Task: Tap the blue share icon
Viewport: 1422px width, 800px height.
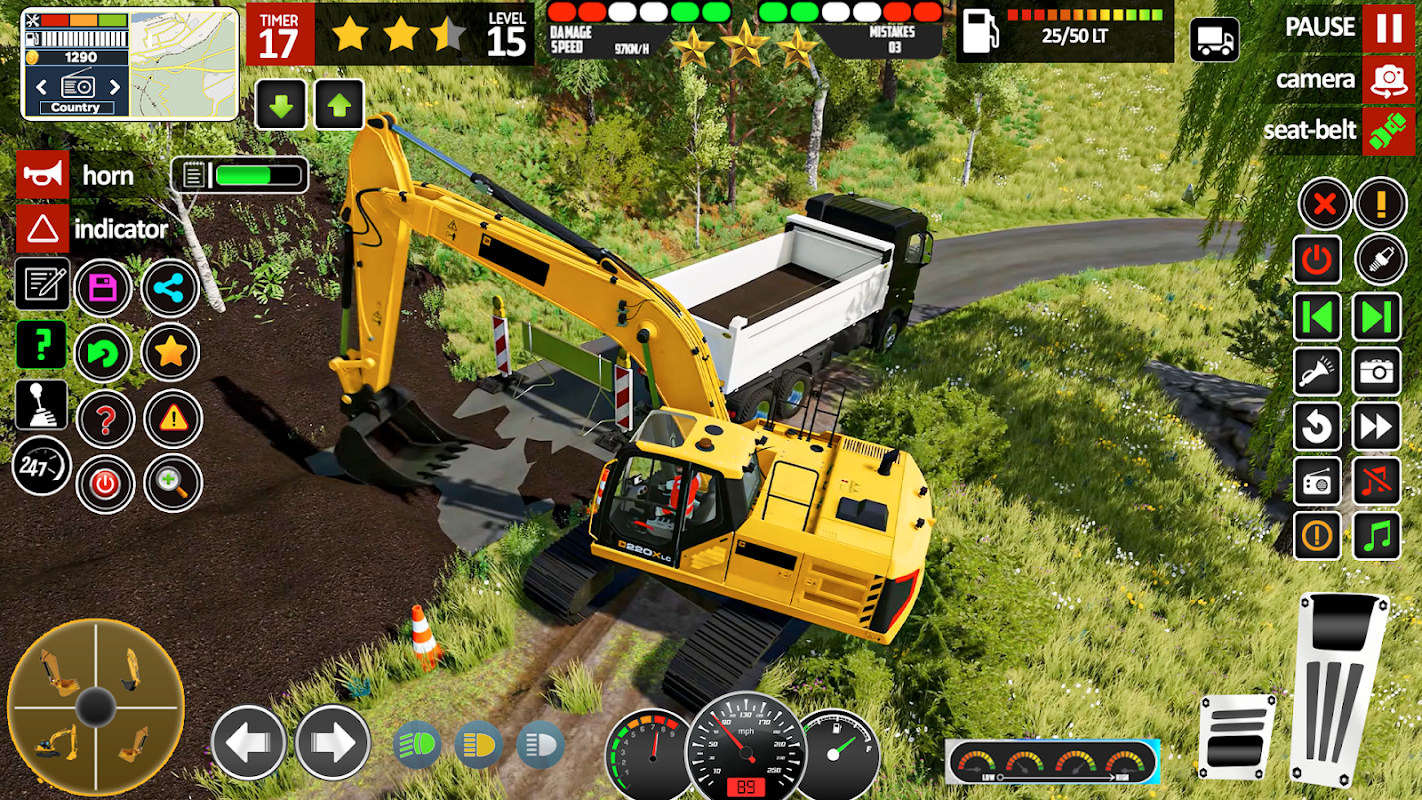Action: point(171,289)
